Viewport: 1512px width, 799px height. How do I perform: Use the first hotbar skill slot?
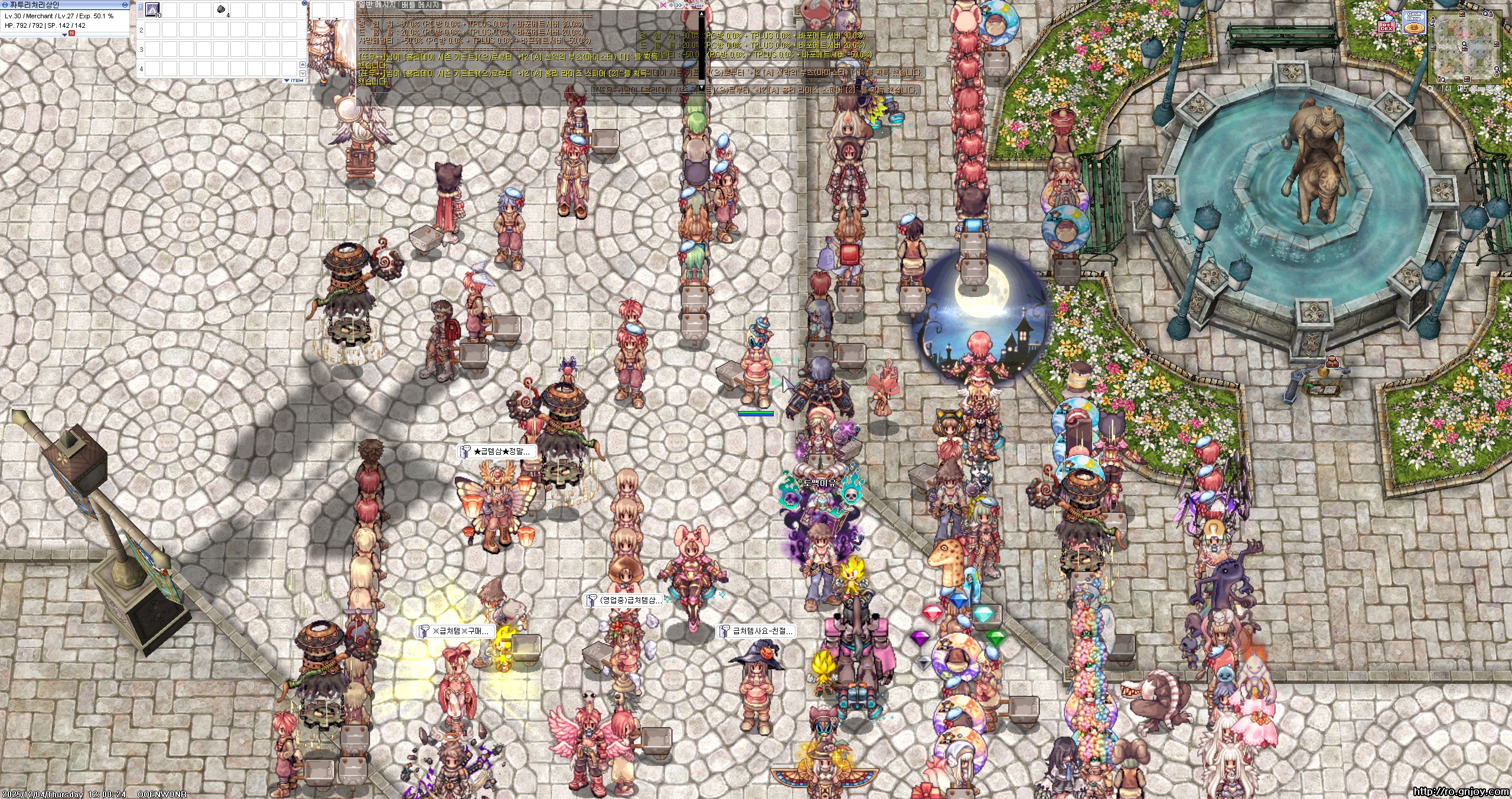[153, 9]
